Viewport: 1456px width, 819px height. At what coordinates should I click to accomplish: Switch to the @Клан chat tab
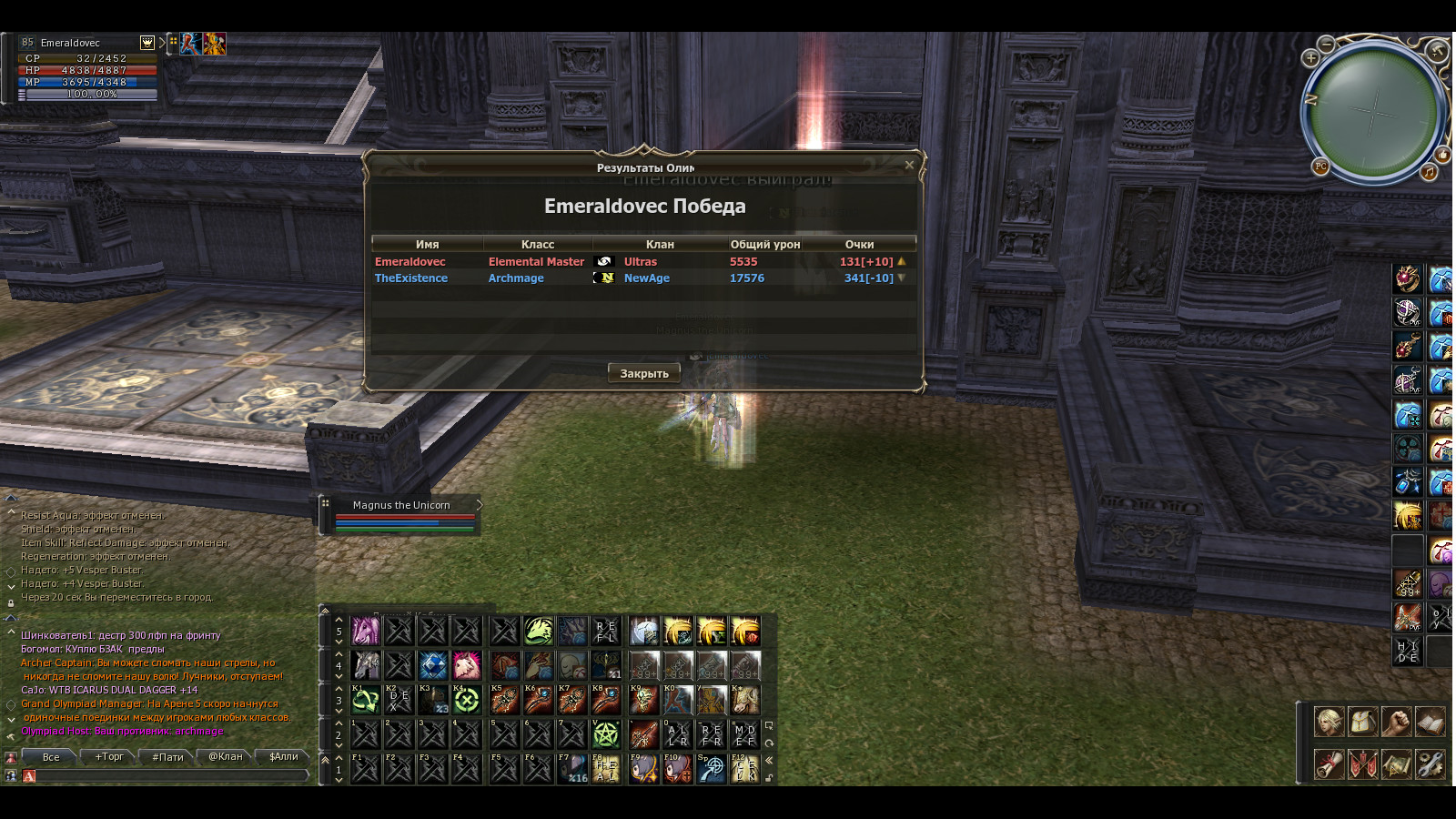click(226, 756)
